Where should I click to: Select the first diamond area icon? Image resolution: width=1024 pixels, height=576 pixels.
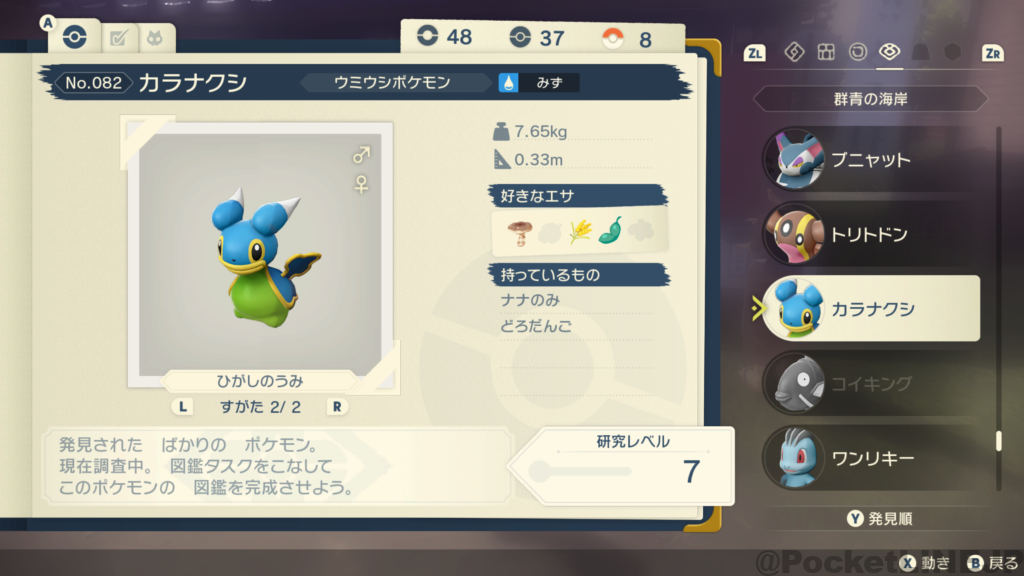click(x=794, y=52)
